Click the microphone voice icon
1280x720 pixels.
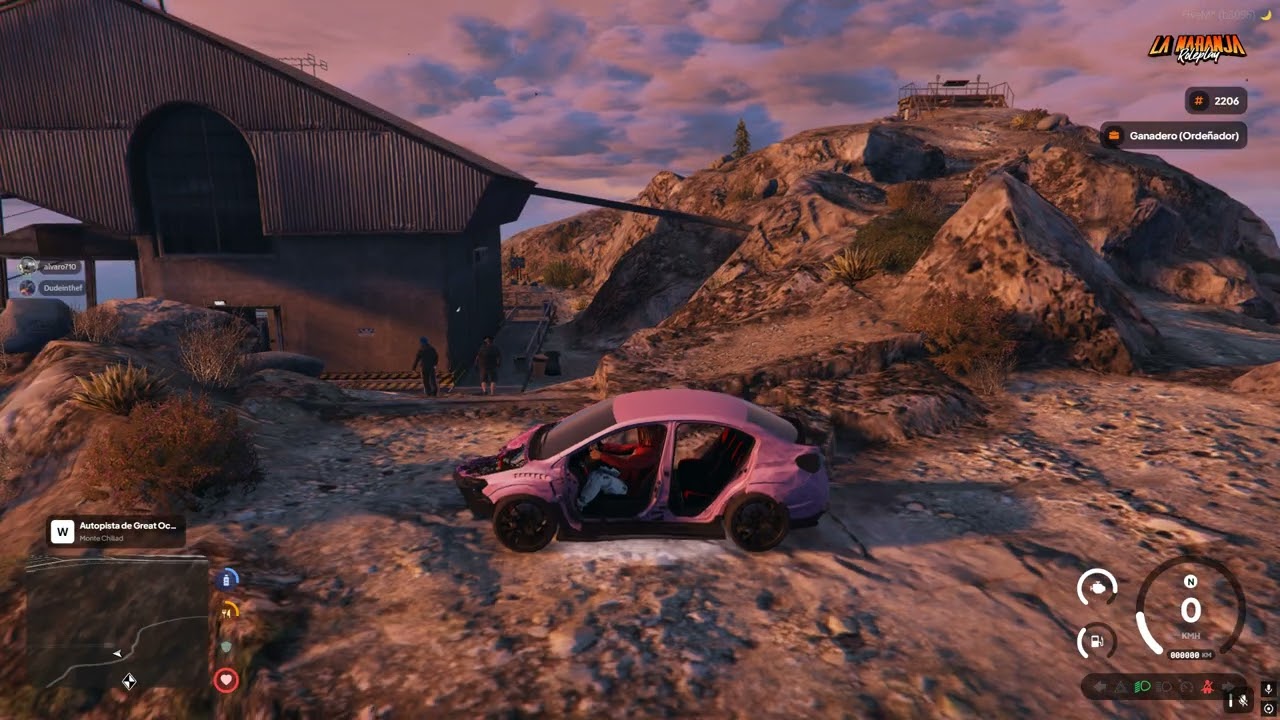coord(1268,689)
